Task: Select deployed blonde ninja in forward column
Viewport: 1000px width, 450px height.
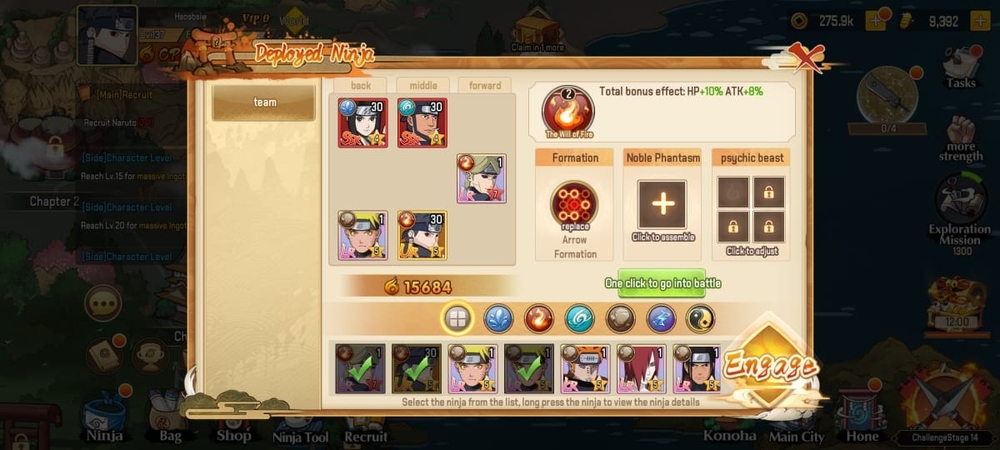Action: coord(481,179)
